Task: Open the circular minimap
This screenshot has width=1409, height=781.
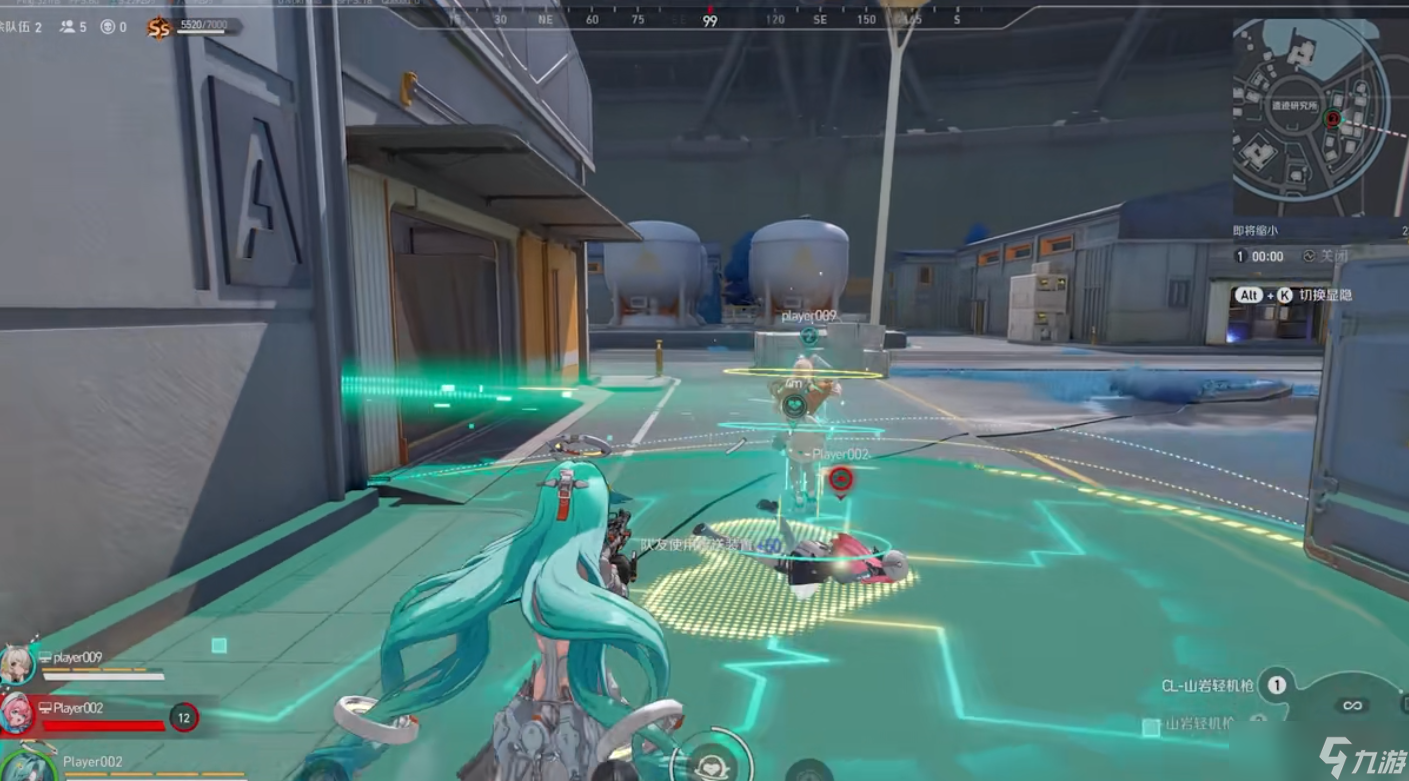Action: tap(1311, 120)
